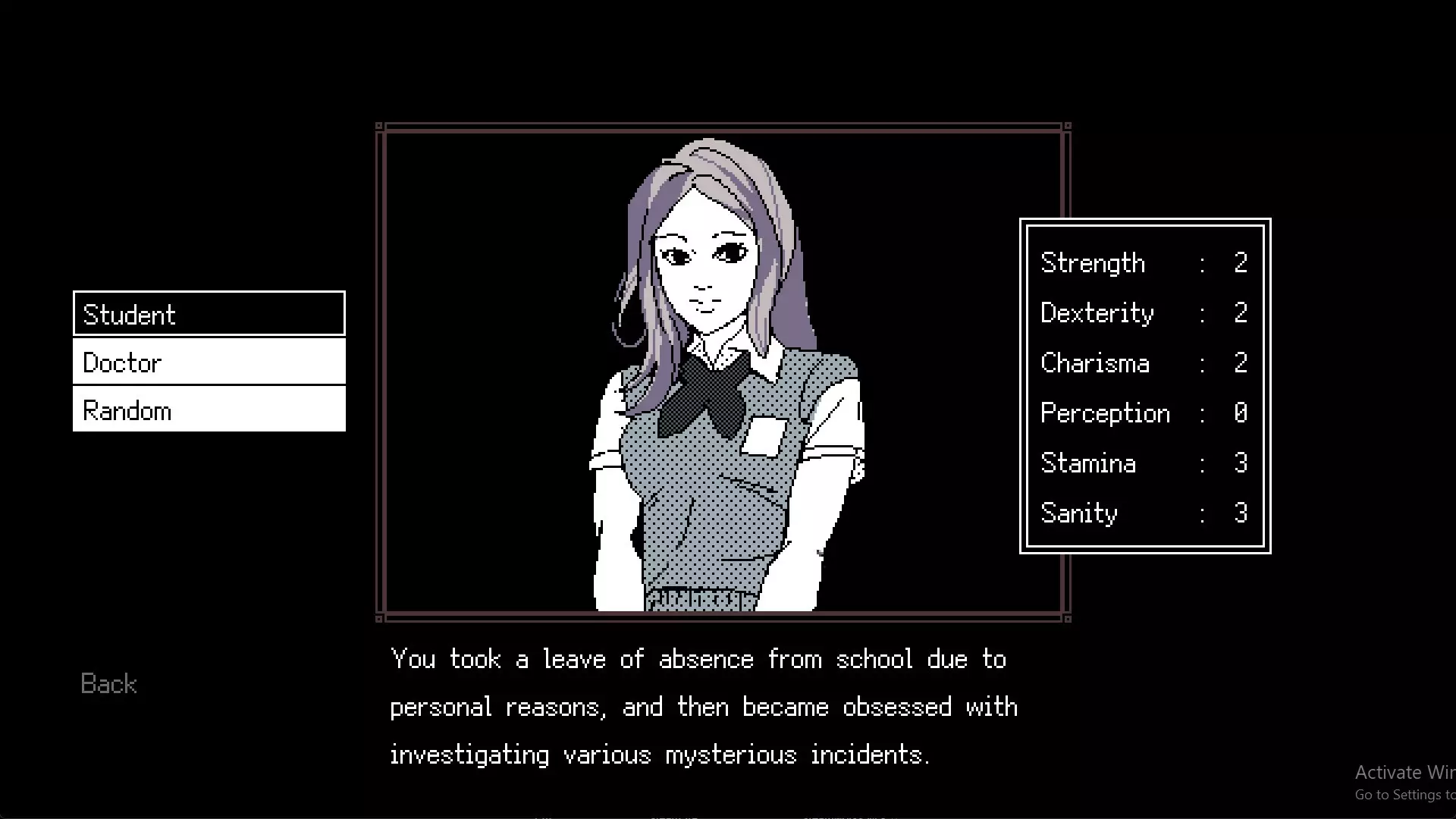
Task: Click the Dexterity stat value
Action: click(1241, 312)
